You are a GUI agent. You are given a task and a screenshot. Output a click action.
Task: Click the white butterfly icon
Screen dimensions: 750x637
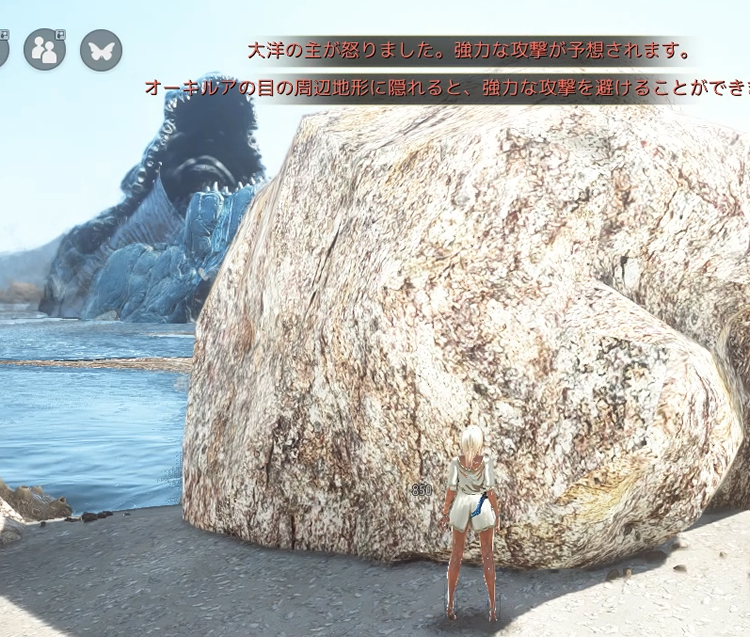(100, 49)
